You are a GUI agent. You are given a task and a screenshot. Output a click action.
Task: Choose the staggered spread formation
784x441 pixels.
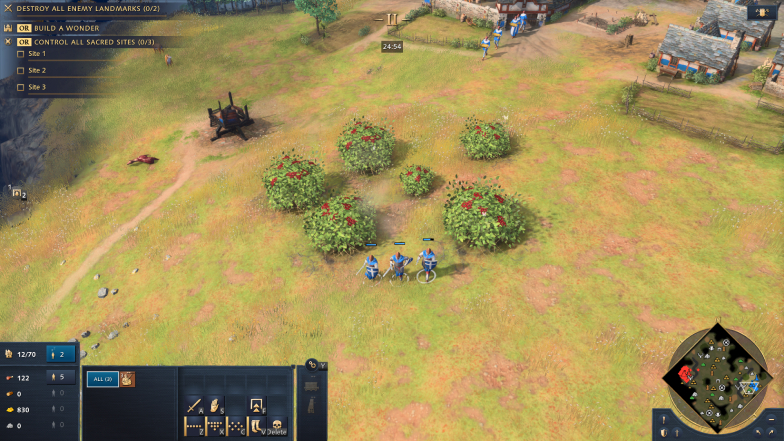coord(237,426)
